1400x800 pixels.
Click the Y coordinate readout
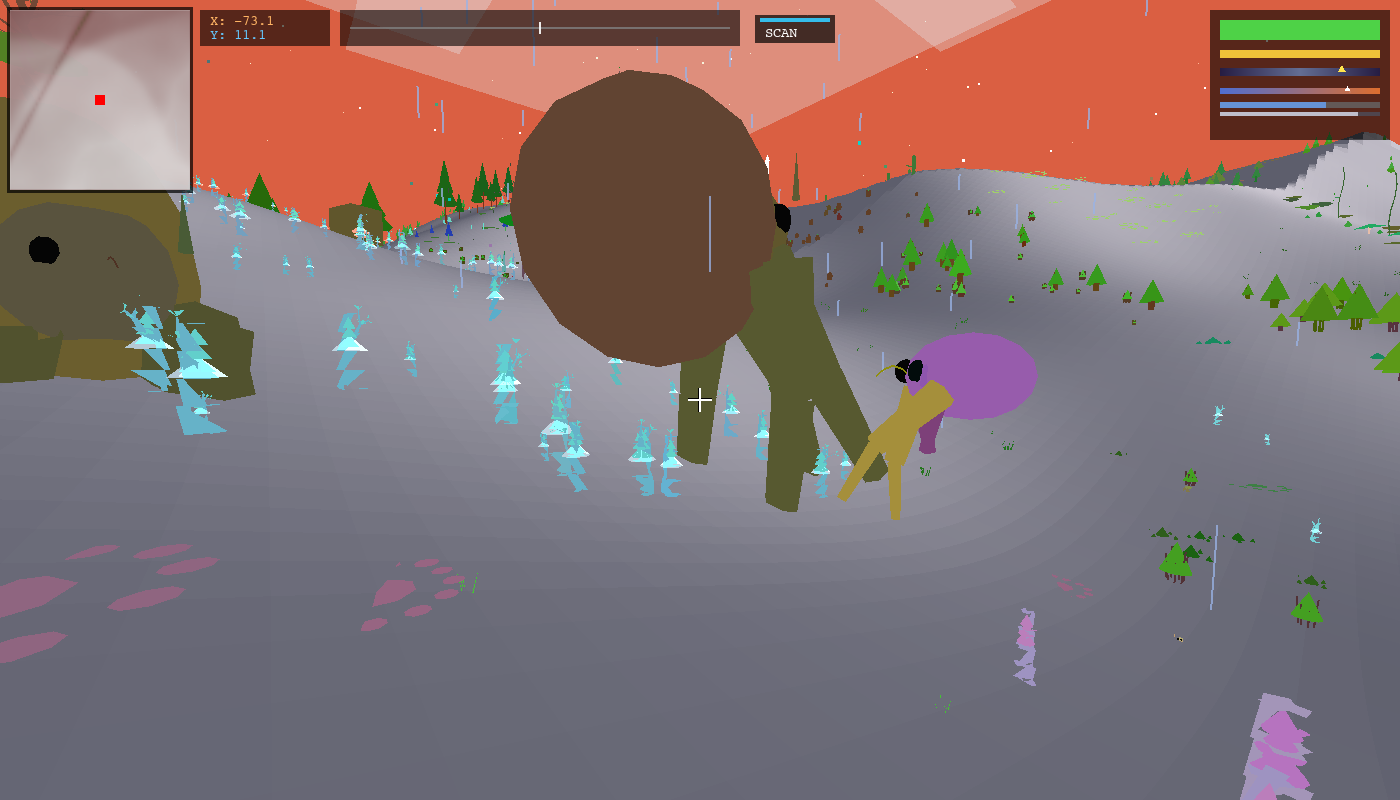(235, 33)
